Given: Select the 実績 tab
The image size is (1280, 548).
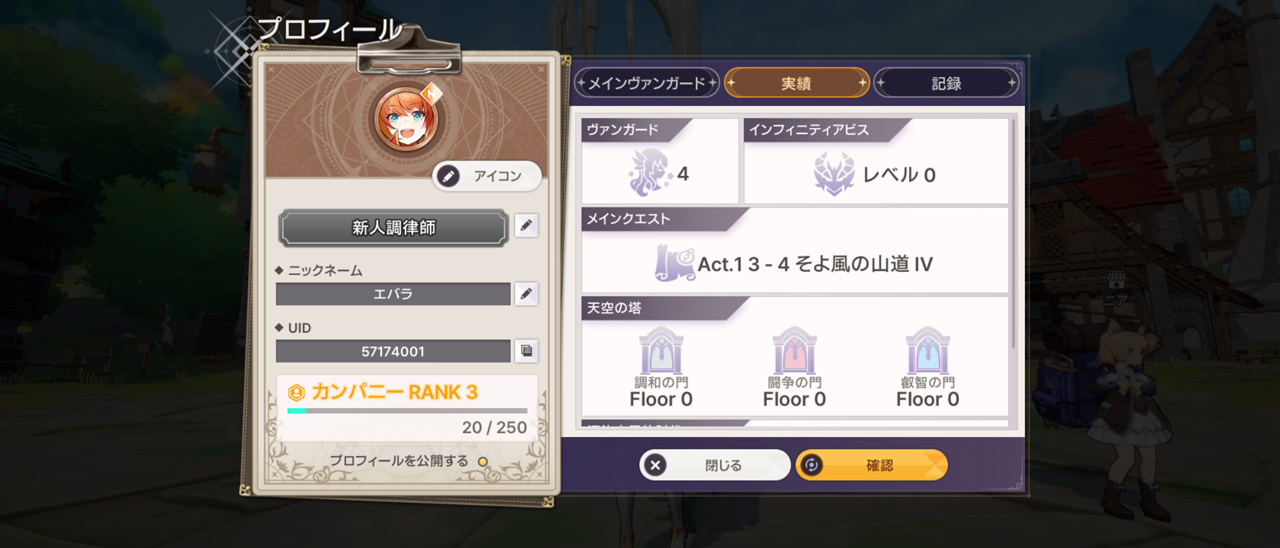Looking at the screenshot, I should 796,83.
